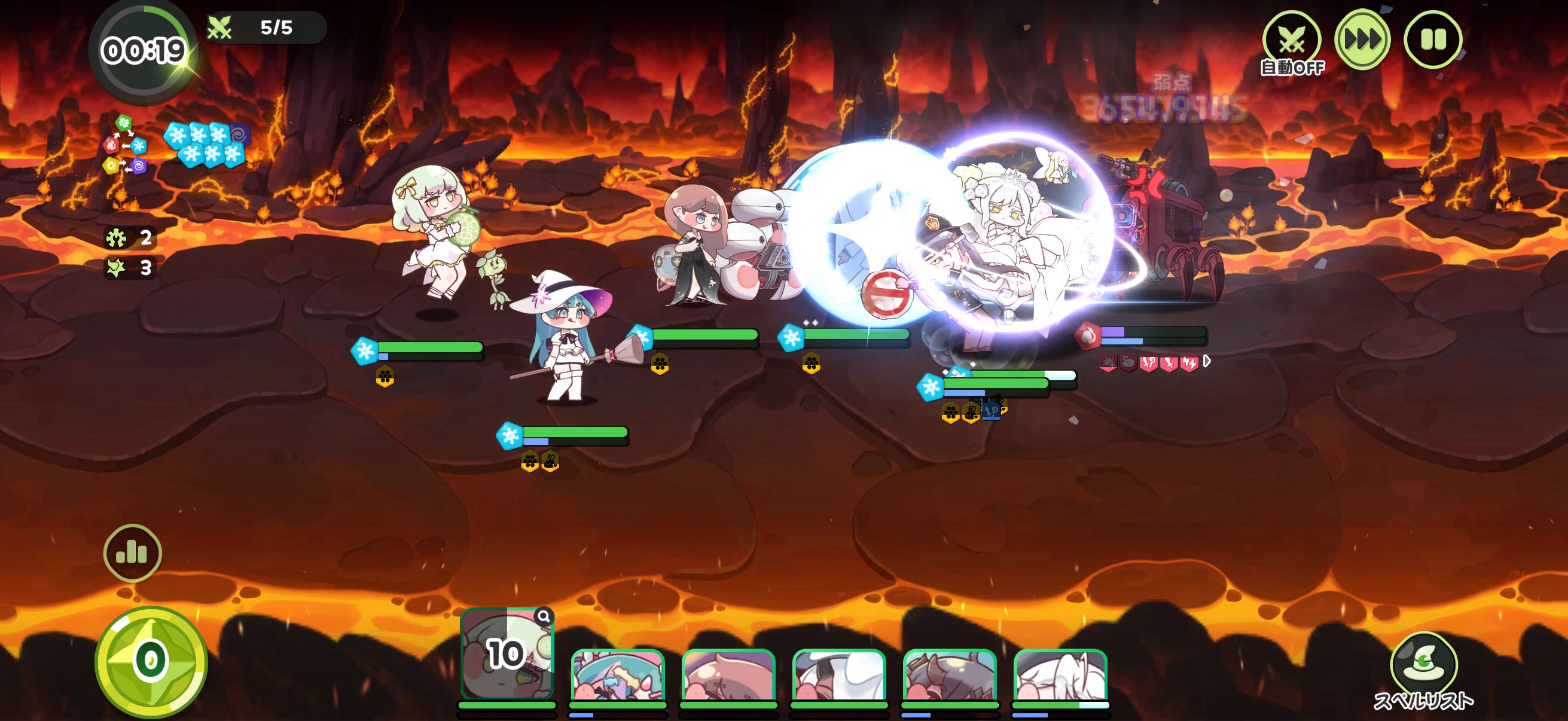Image resolution: width=1568 pixels, height=721 pixels.
Task: Open the element affinity cycle chart
Action: 126,145
